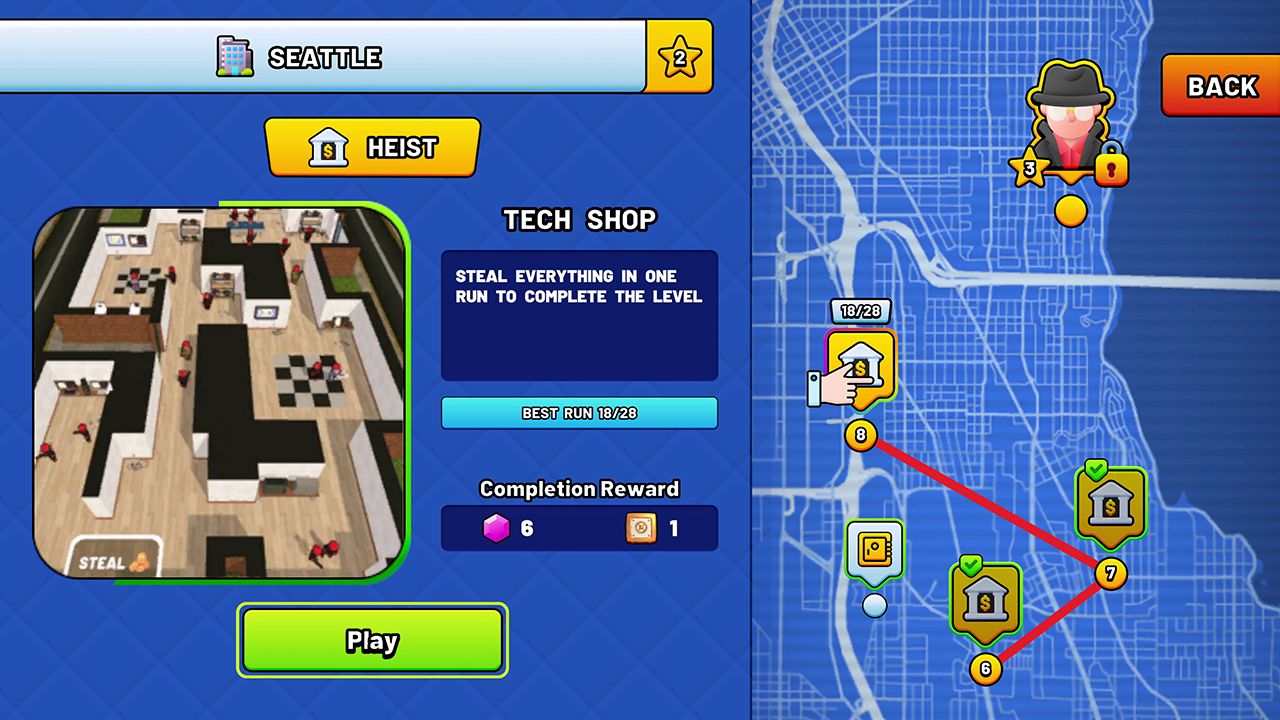
Task: Click the Best Run 18/28 progress bar
Action: (x=578, y=413)
